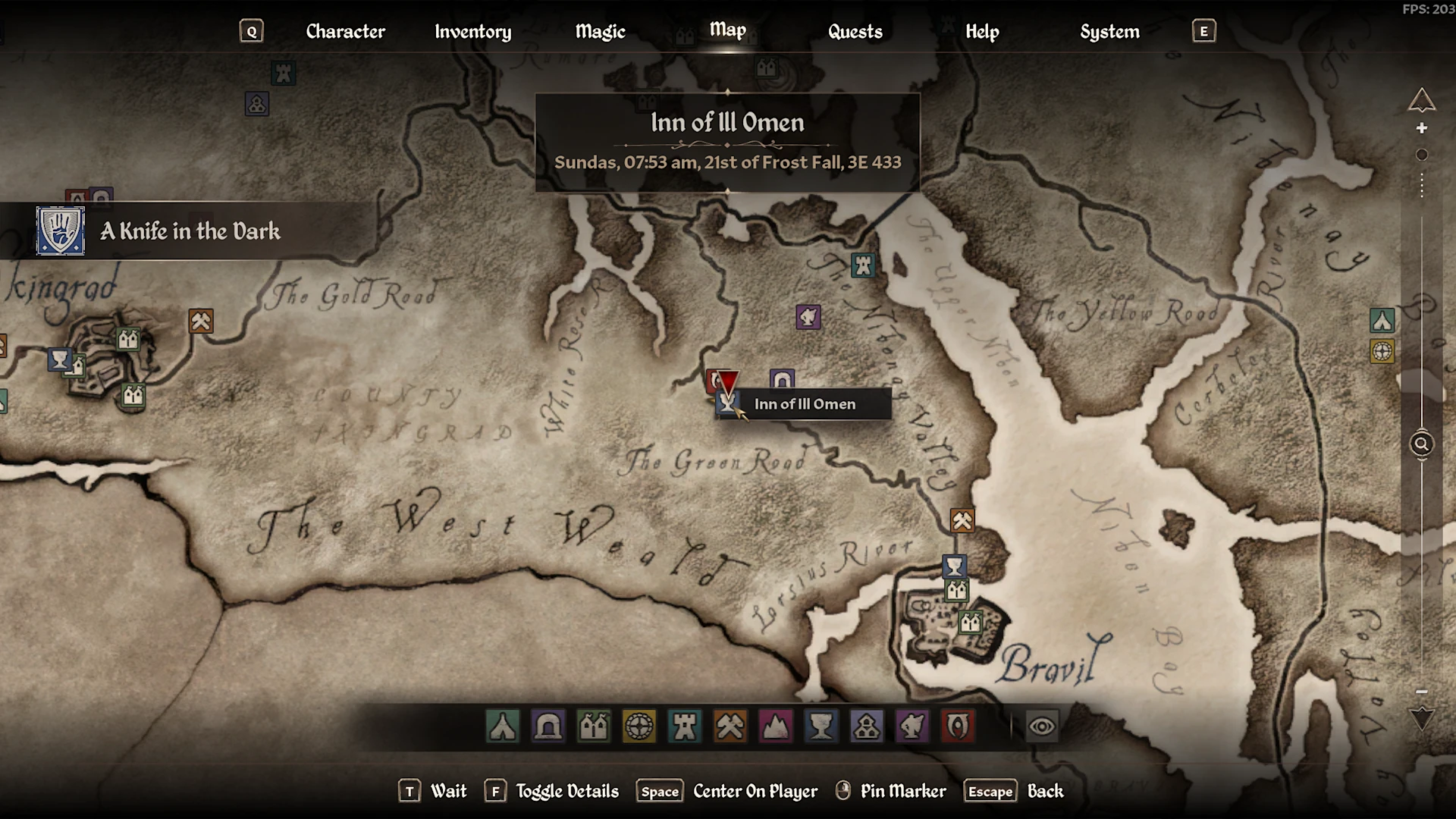This screenshot has height=819, width=1456.
Task: Toggle the red Oblivion gate map filter
Action: (958, 726)
